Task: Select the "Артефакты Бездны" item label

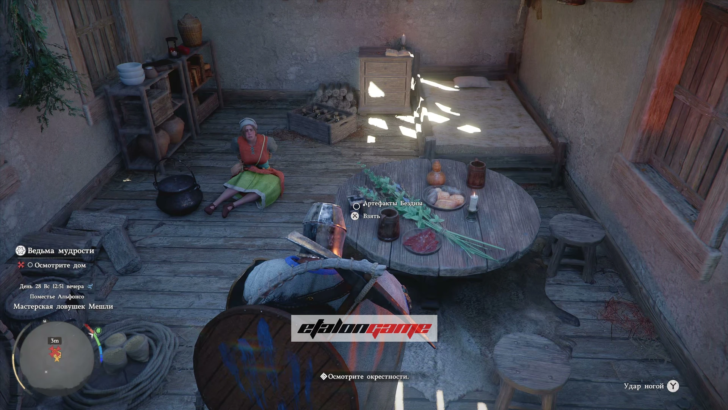Action: tap(392, 204)
